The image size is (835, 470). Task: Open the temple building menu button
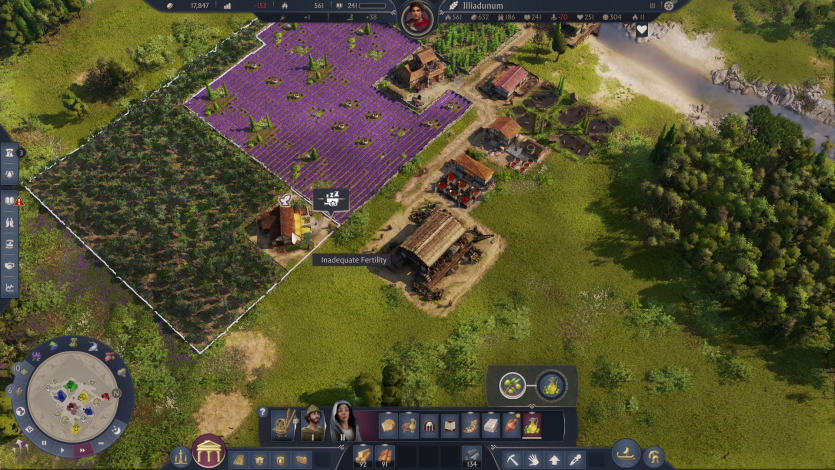tap(208, 451)
